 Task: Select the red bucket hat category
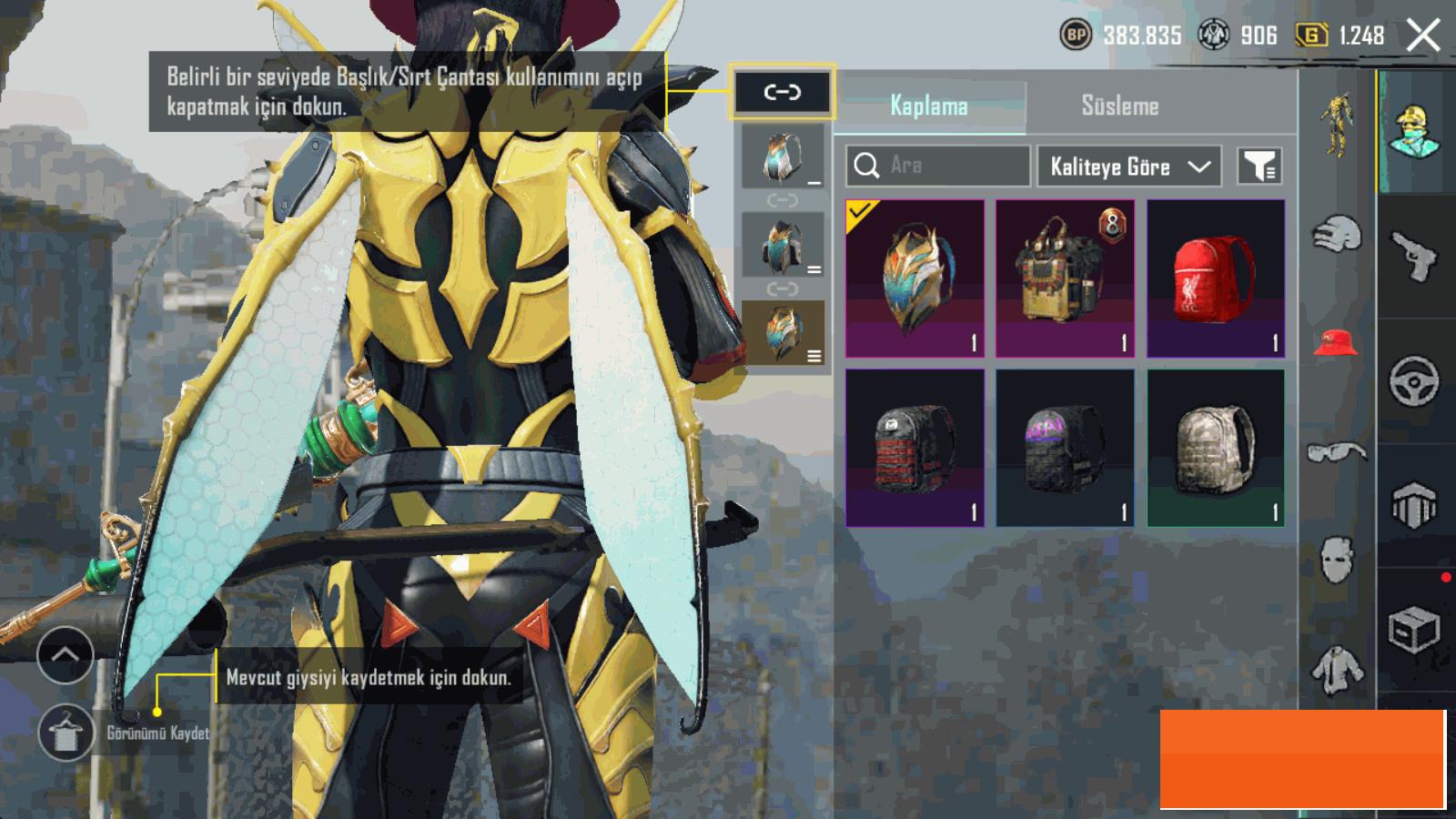pyautogui.click(x=1336, y=342)
